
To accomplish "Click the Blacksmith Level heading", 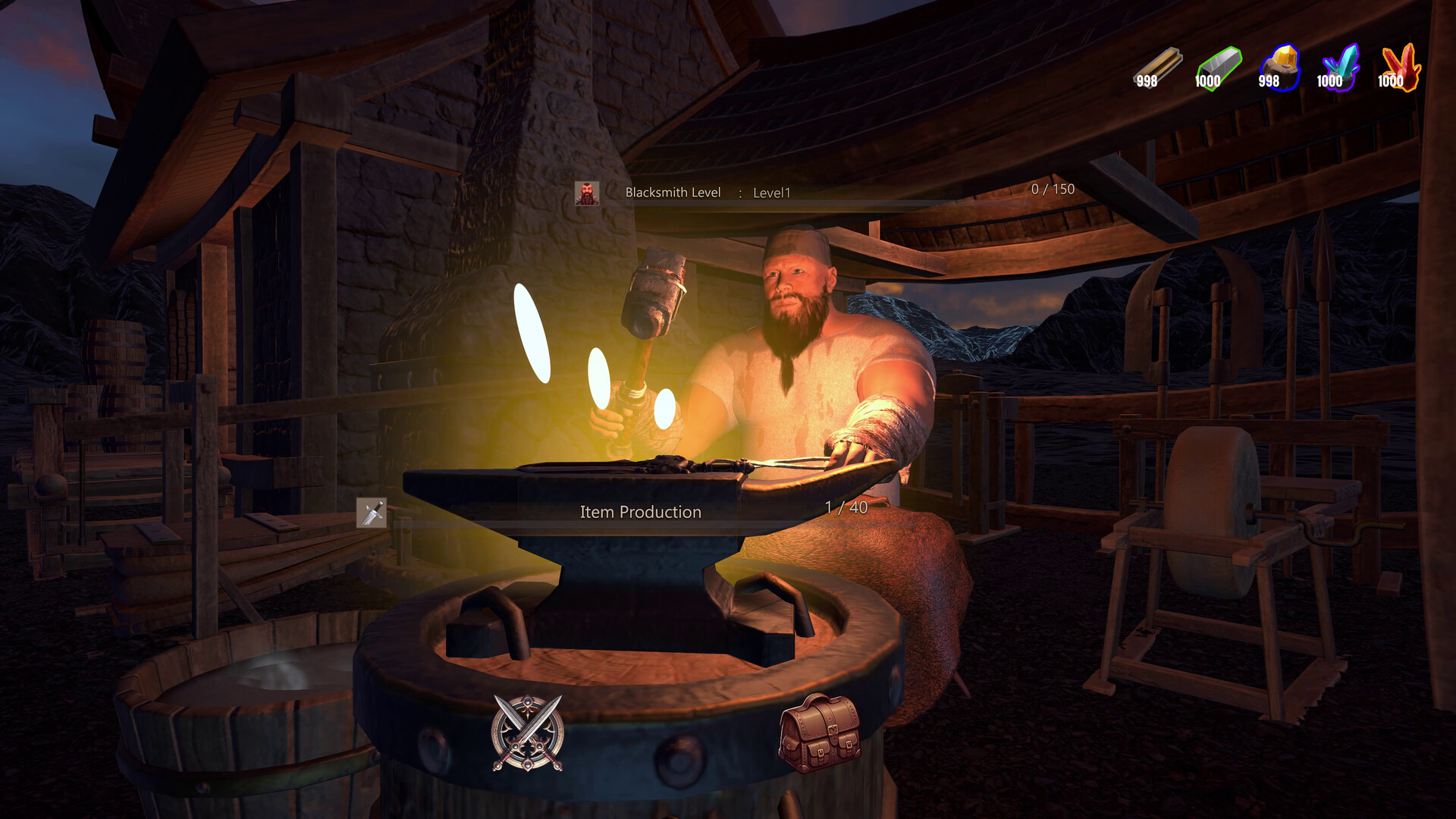I will coord(672,193).
